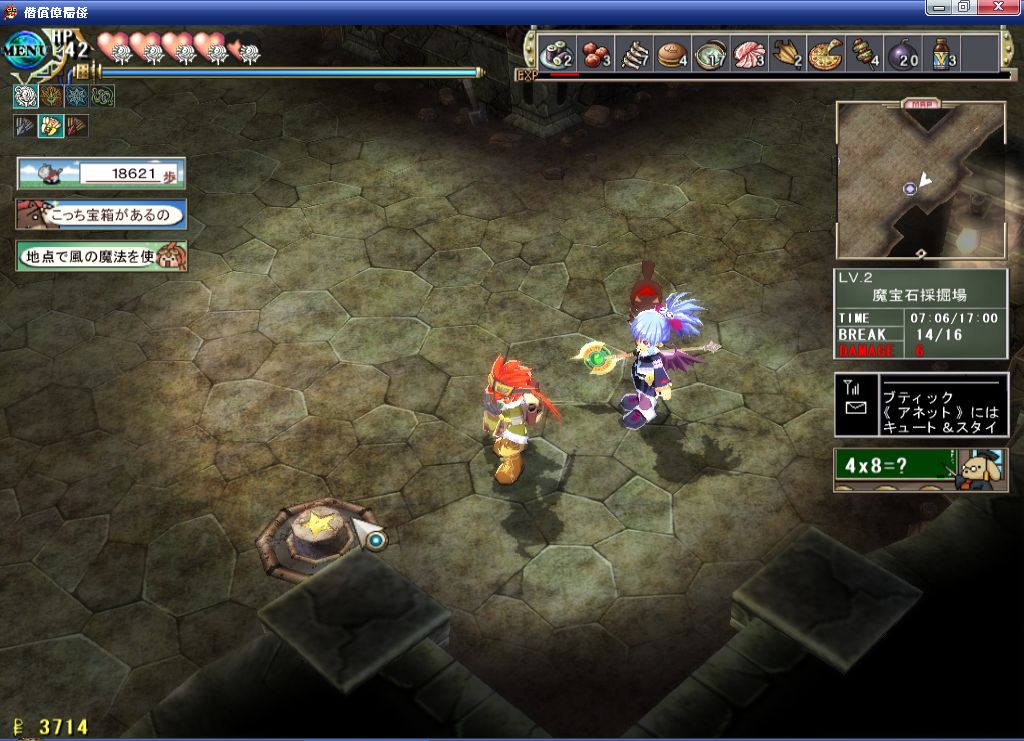Open the treasure chest hint message
The height and width of the screenshot is (741, 1024).
pyautogui.click(x=101, y=215)
